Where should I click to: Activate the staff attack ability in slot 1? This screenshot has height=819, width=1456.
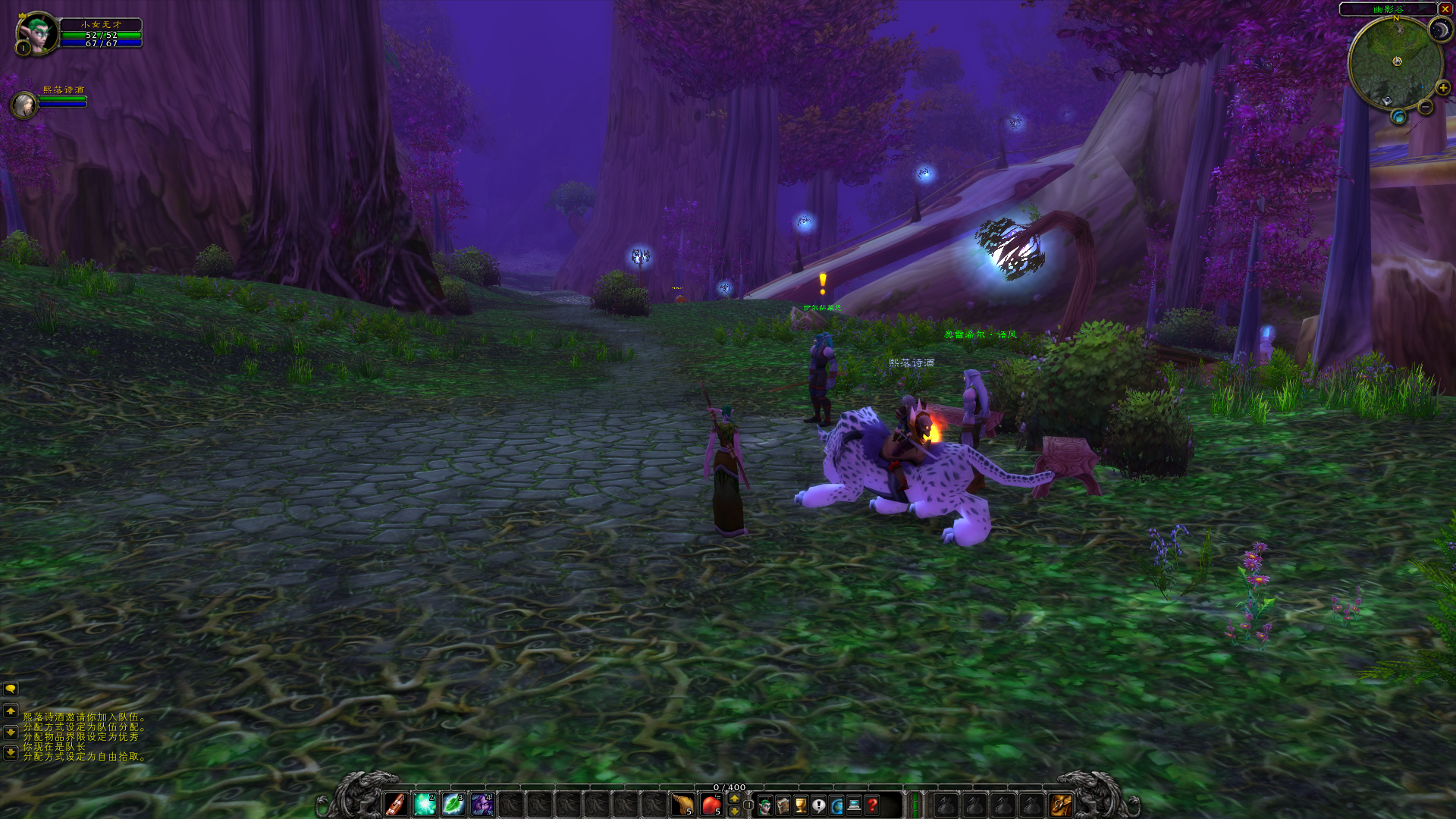point(396,804)
